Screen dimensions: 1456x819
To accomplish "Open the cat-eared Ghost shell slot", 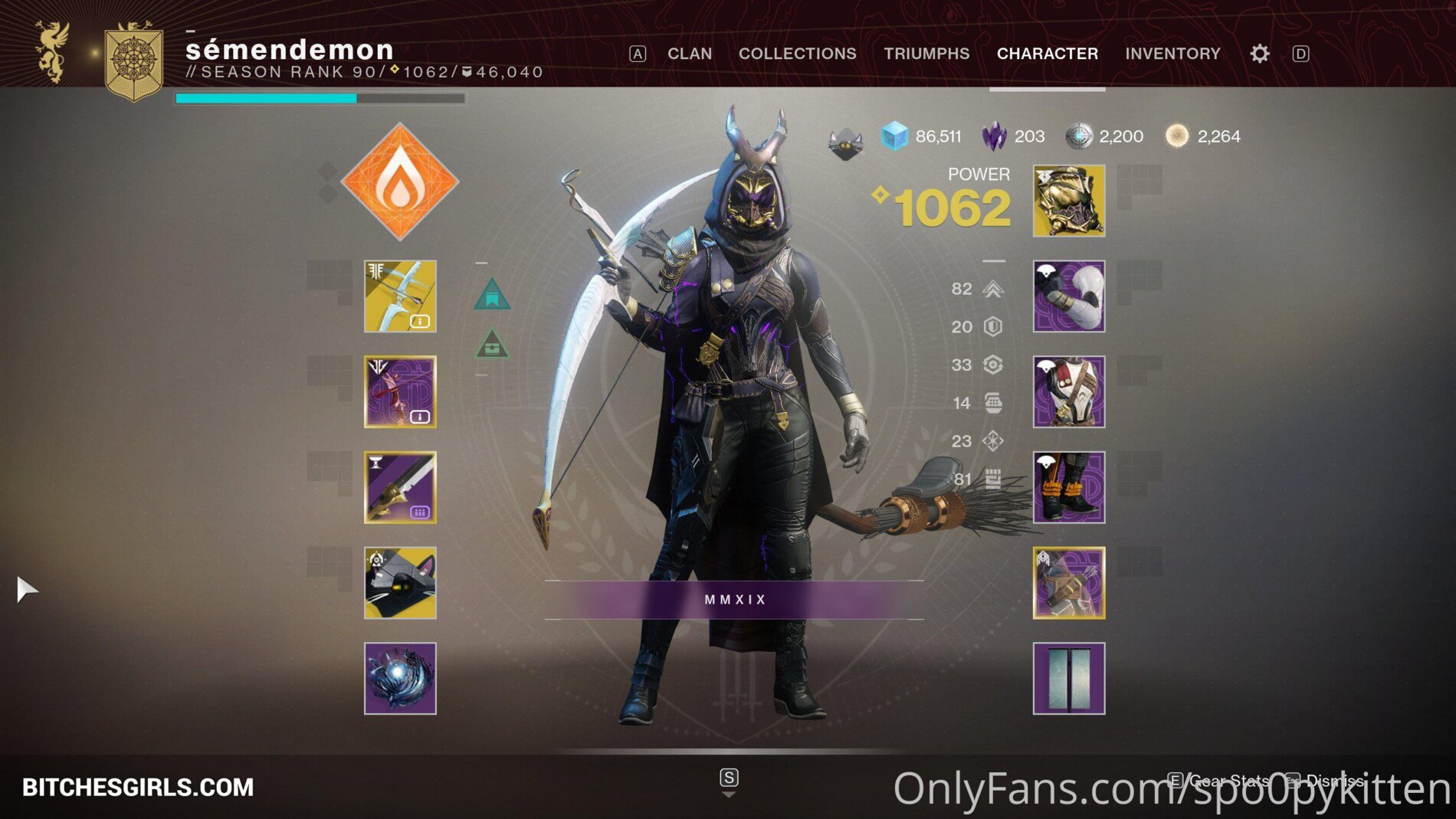I will click(x=400, y=582).
